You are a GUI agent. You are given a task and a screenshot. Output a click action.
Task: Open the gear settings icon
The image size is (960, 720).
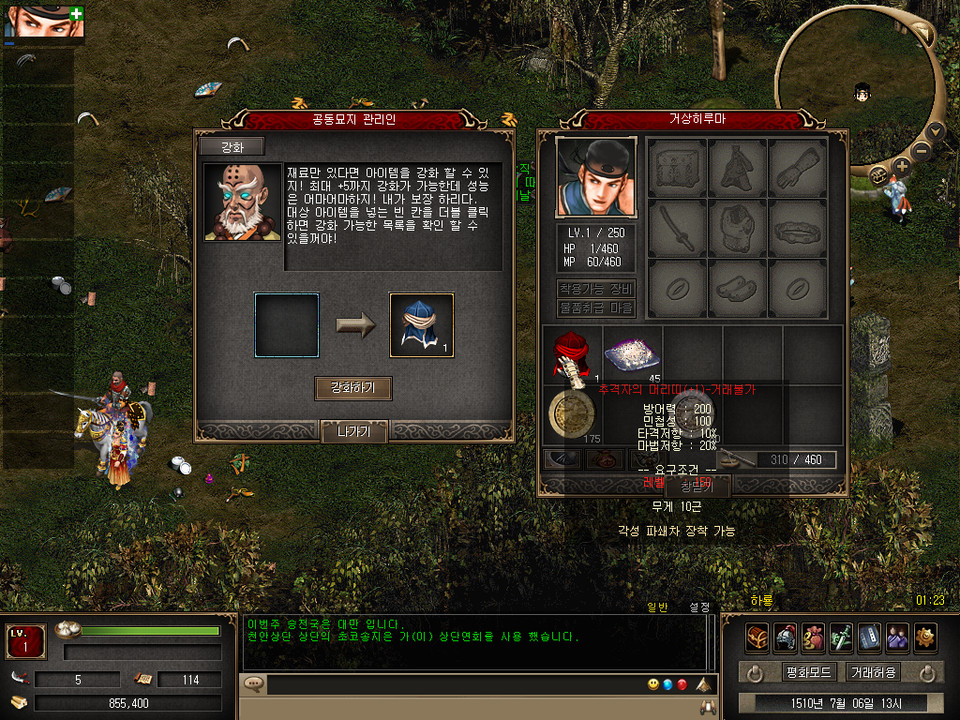click(925, 636)
